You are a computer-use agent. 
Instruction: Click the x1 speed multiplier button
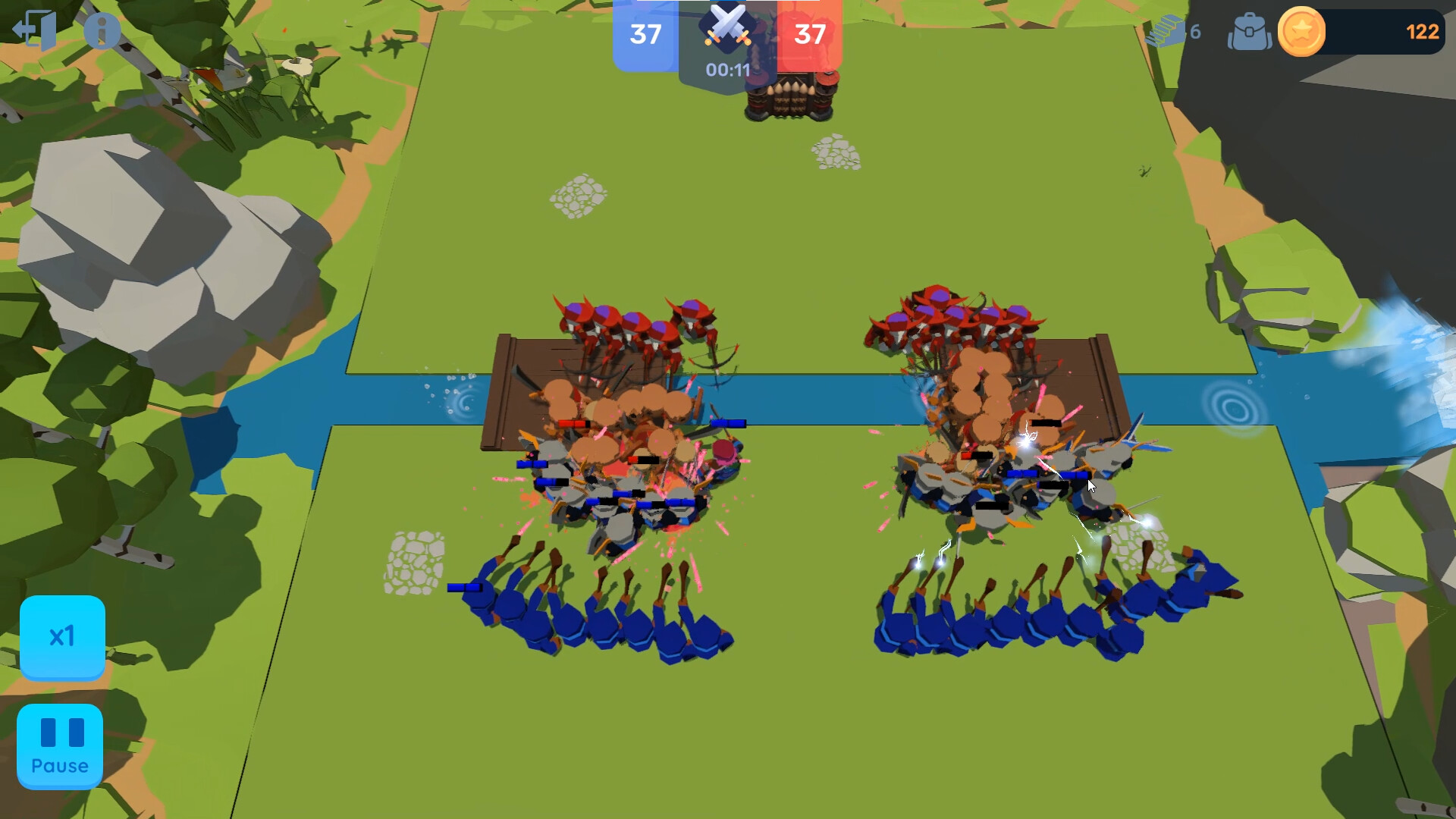[64, 637]
